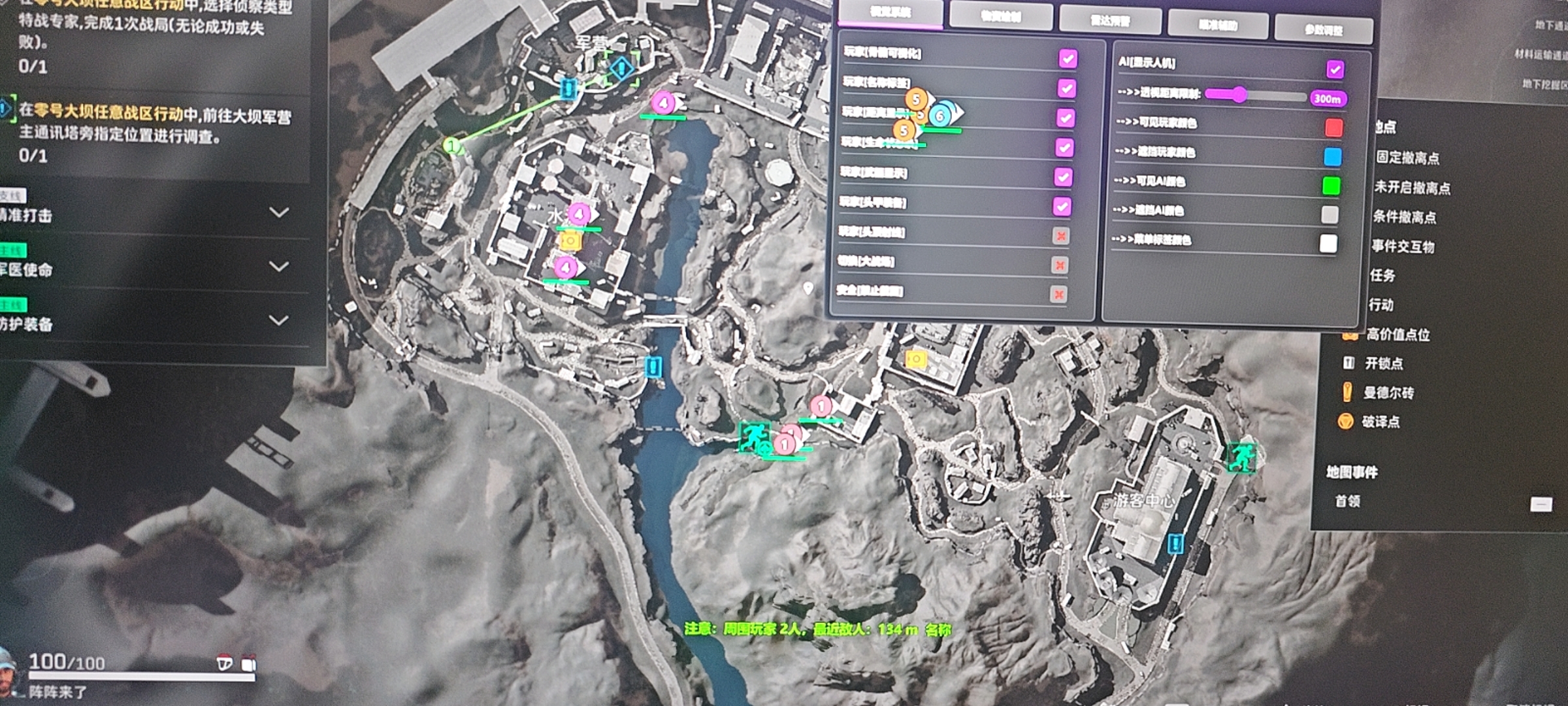Viewport: 1568px width, 706px height.
Task: Toggle the 破译点 legend entry
Action: tap(1380, 422)
